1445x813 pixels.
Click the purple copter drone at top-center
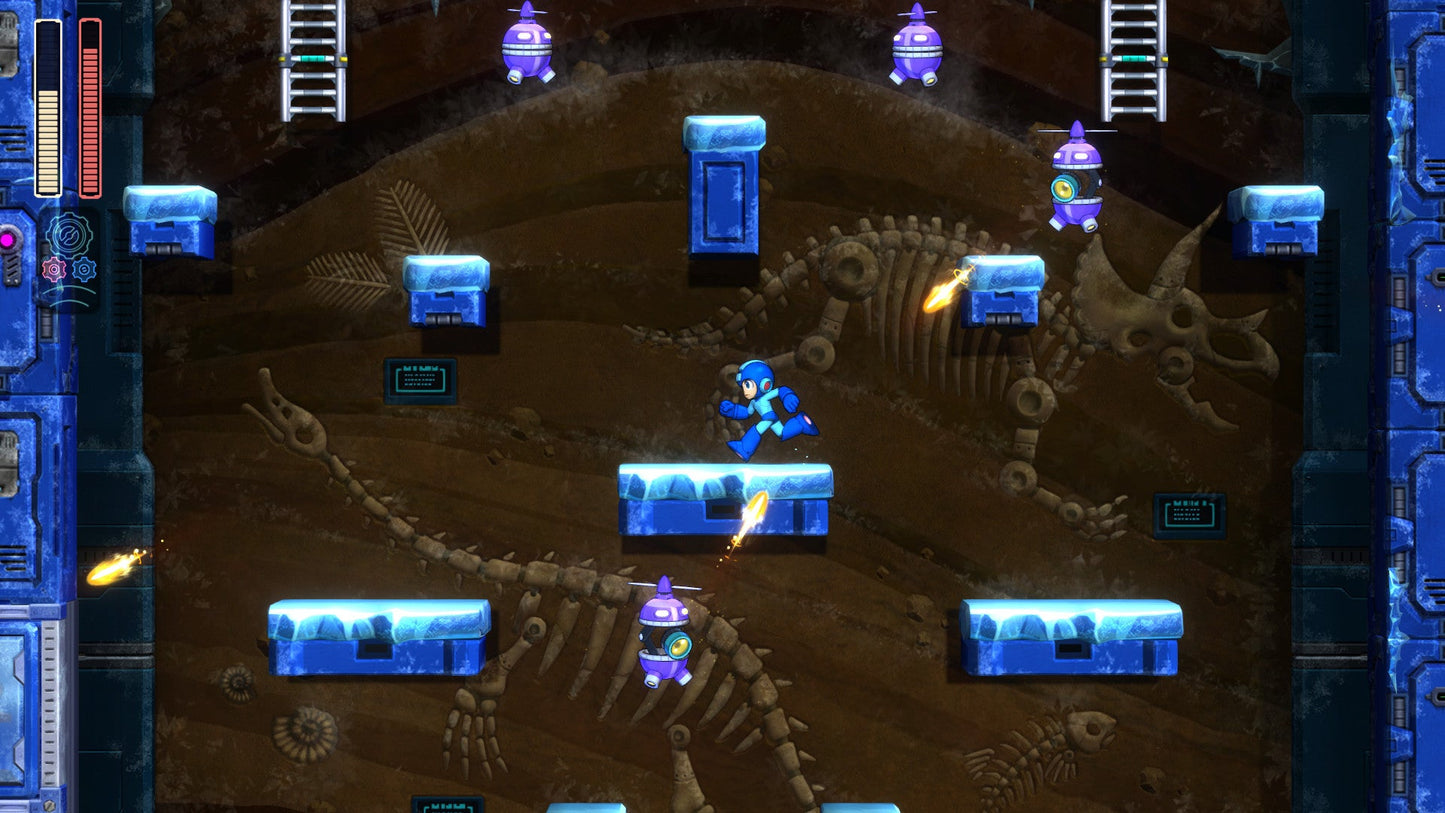click(916, 50)
